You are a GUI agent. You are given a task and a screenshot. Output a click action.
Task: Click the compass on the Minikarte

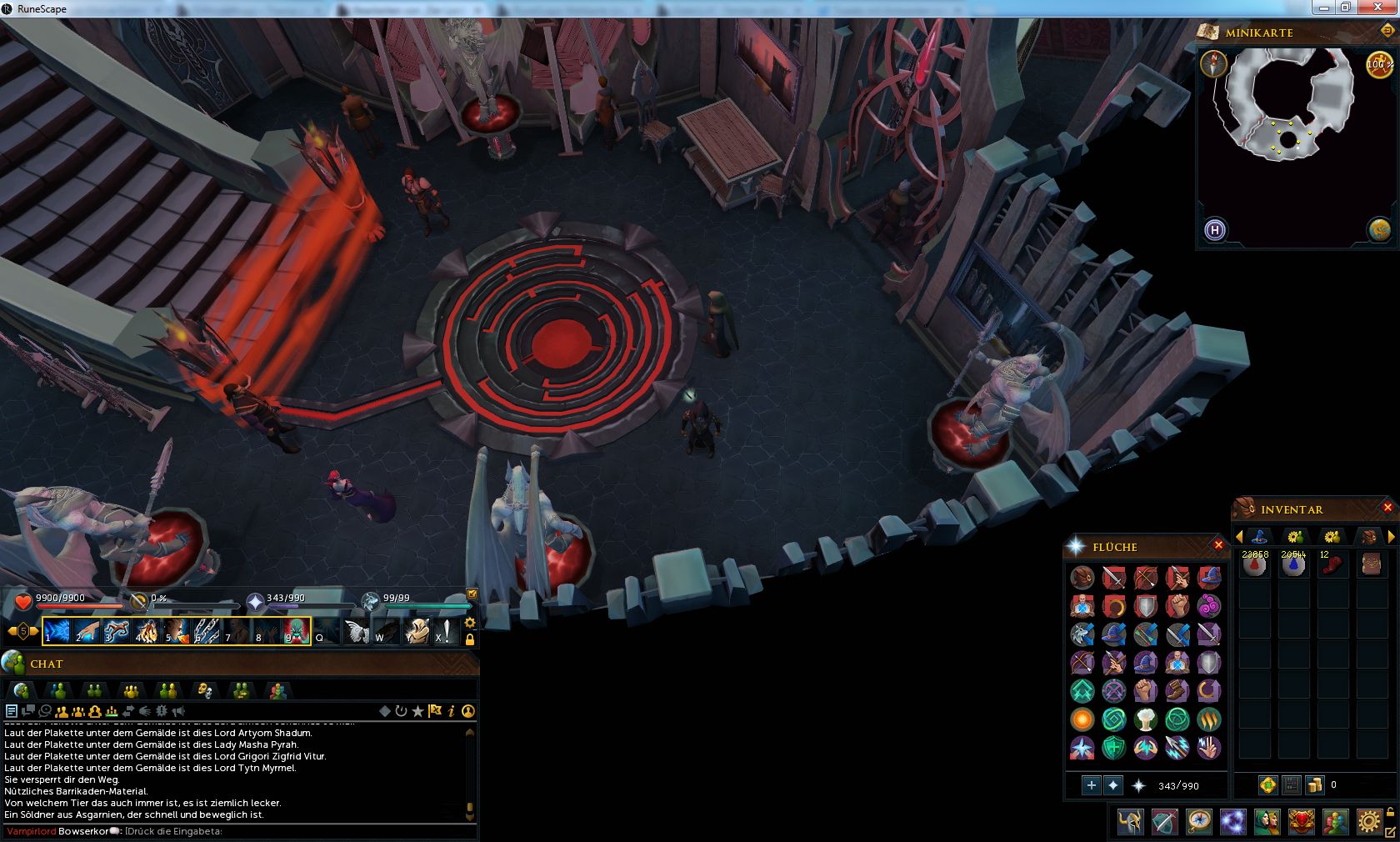click(1213, 63)
